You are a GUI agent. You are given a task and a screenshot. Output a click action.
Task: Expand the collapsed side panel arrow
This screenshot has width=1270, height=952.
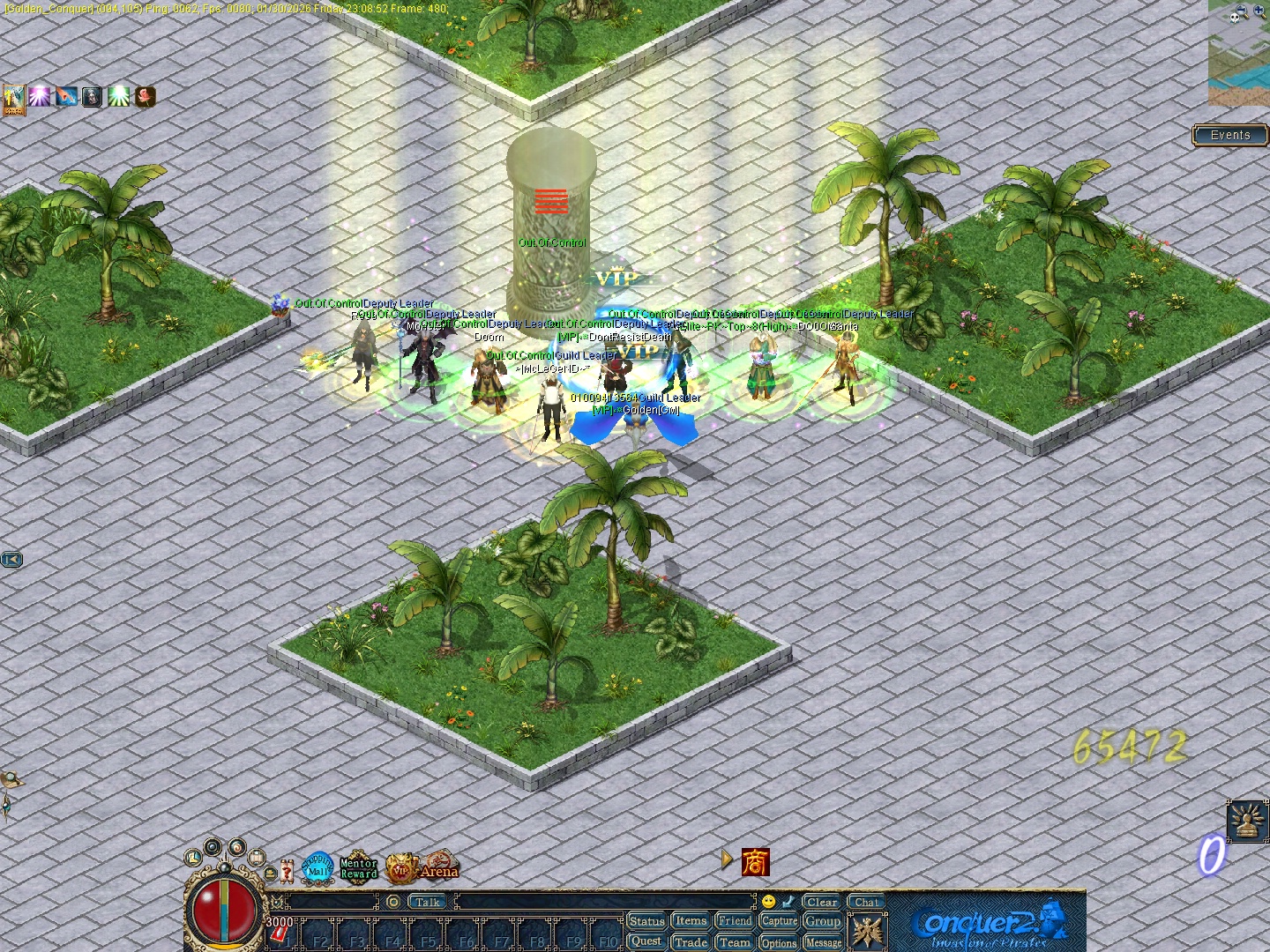[12, 559]
